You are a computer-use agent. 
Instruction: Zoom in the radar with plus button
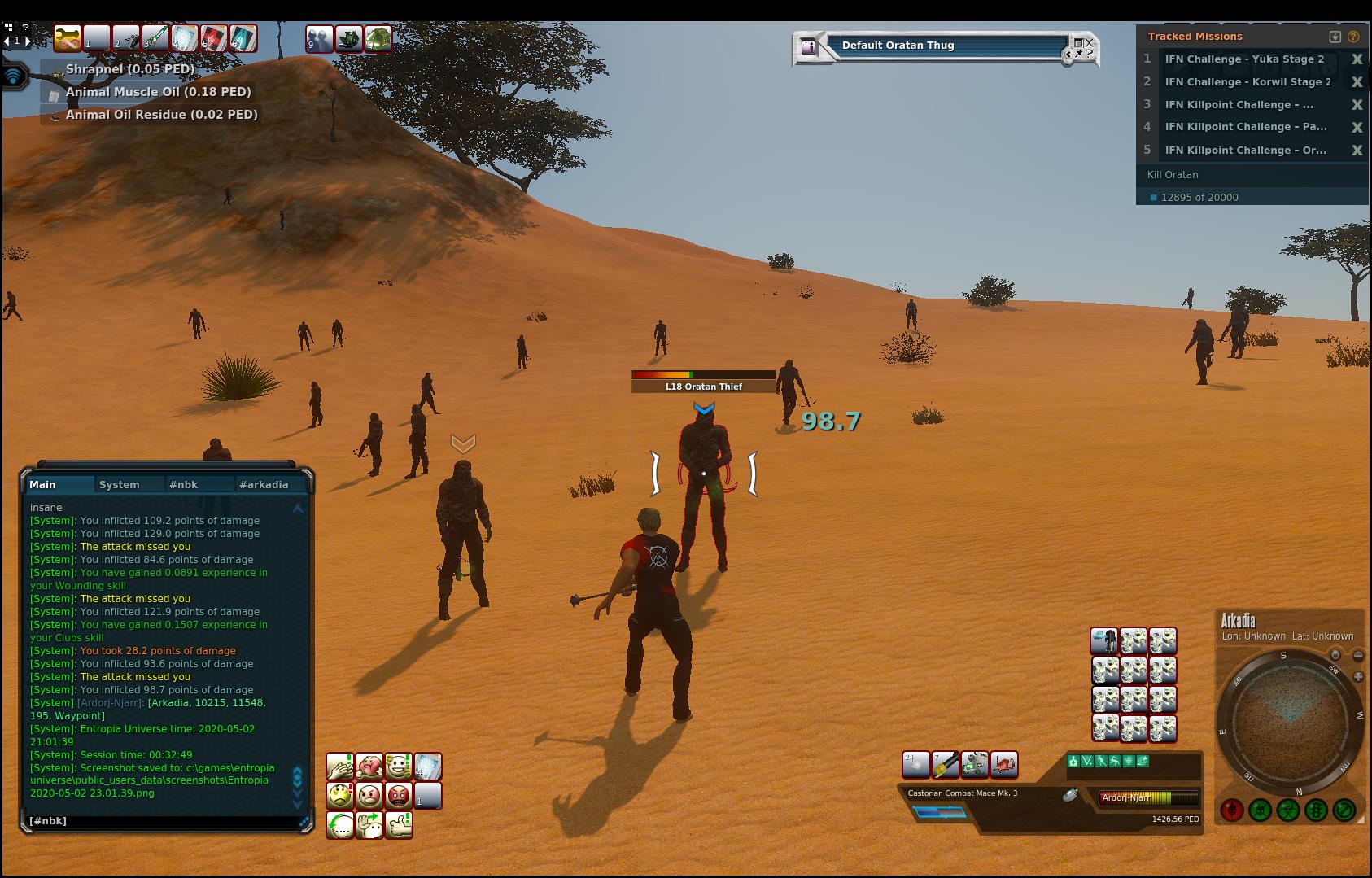point(1358,676)
